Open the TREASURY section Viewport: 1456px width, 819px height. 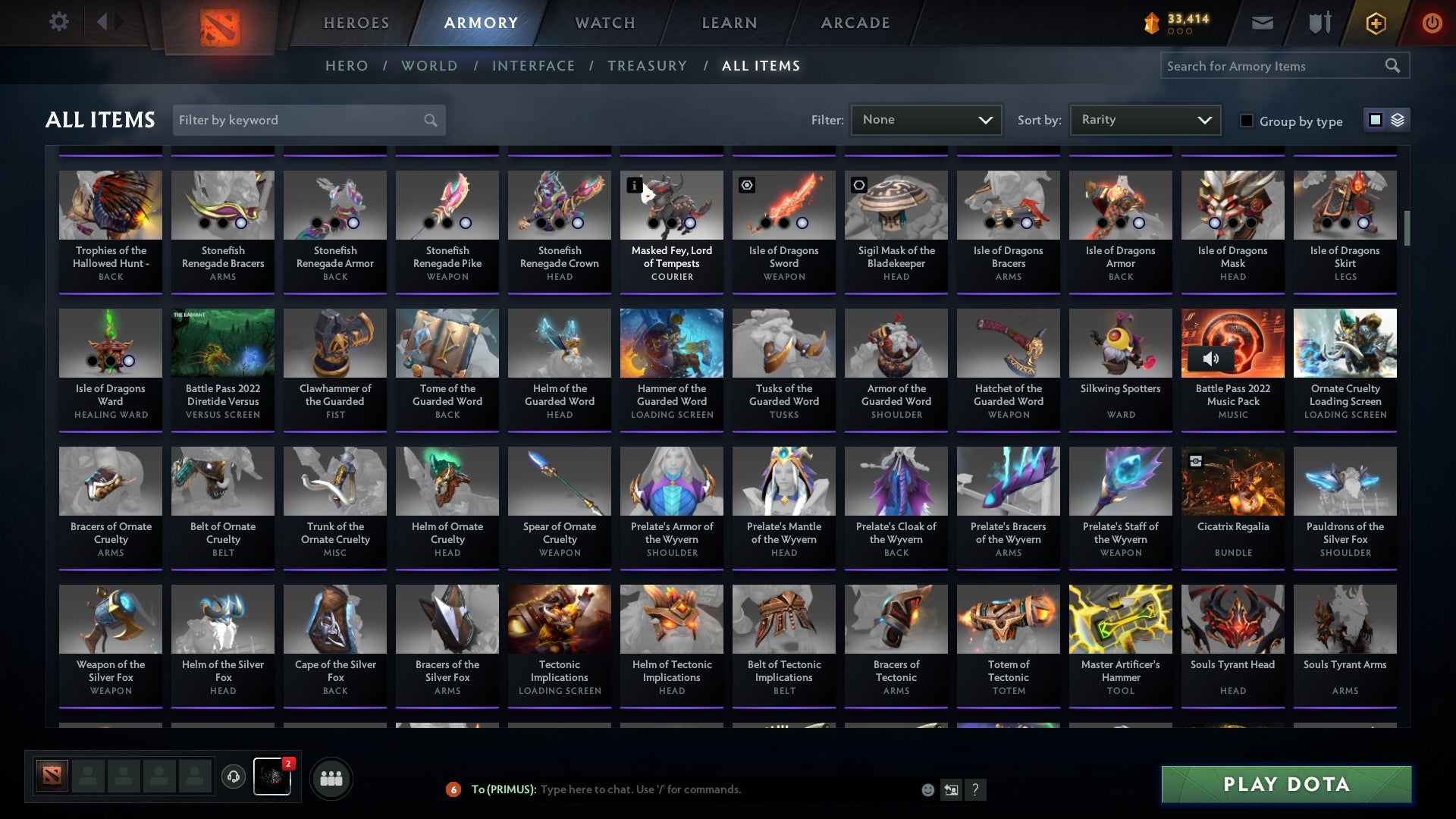click(648, 66)
